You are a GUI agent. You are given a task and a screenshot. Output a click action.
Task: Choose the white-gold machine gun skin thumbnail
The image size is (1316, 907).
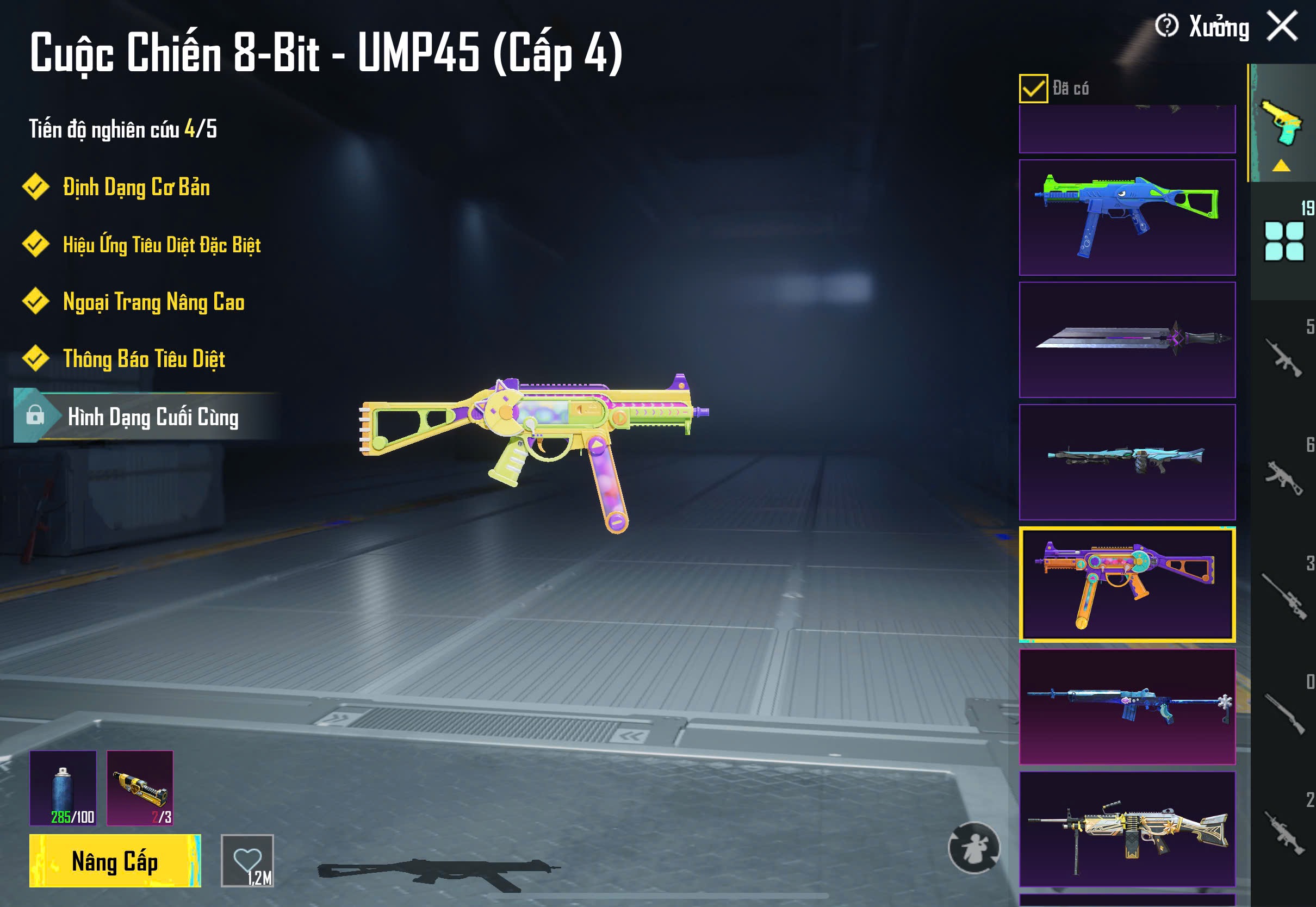click(x=1127, y=829)
